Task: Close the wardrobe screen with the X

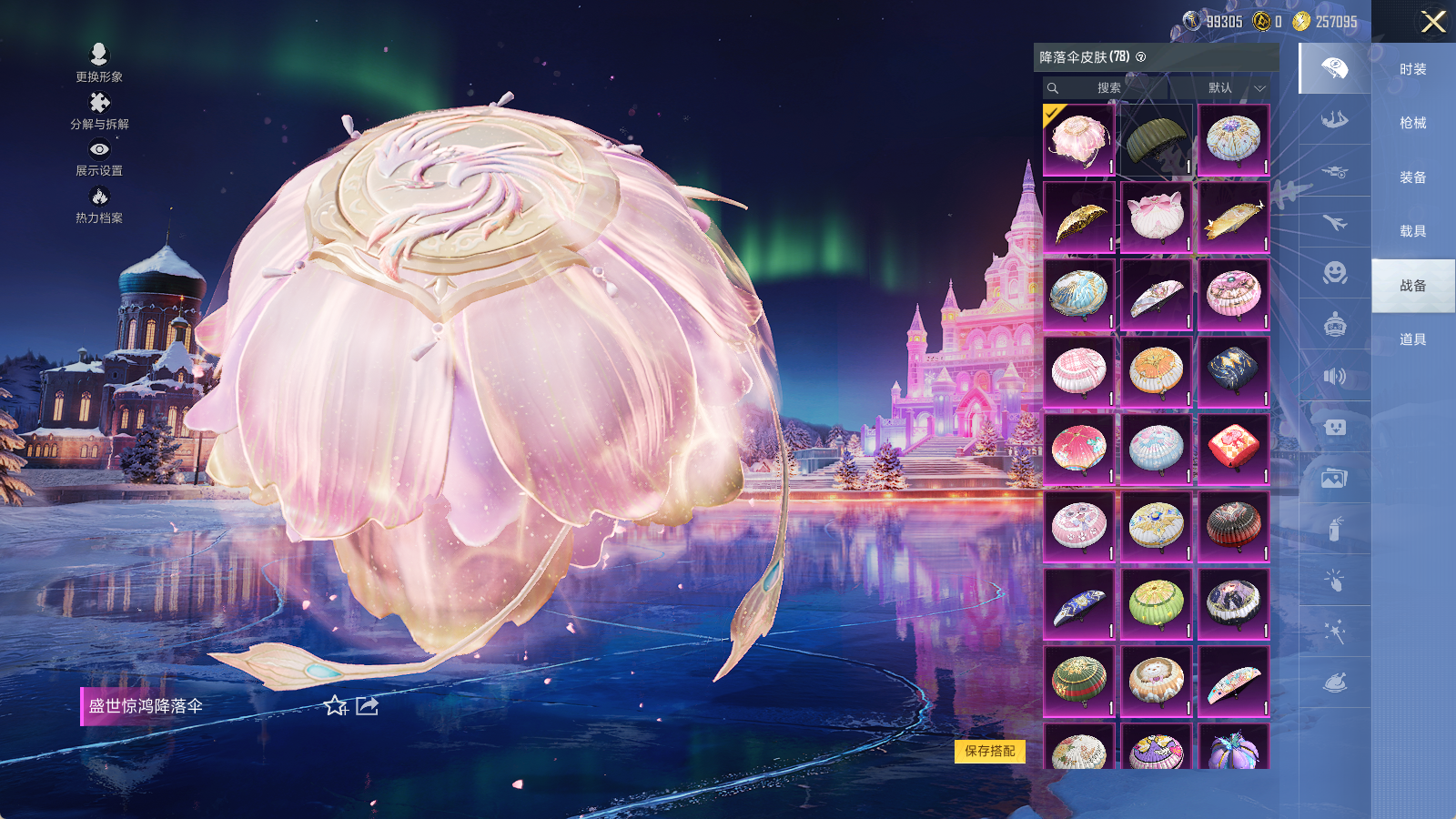Action: [1433, 22]
